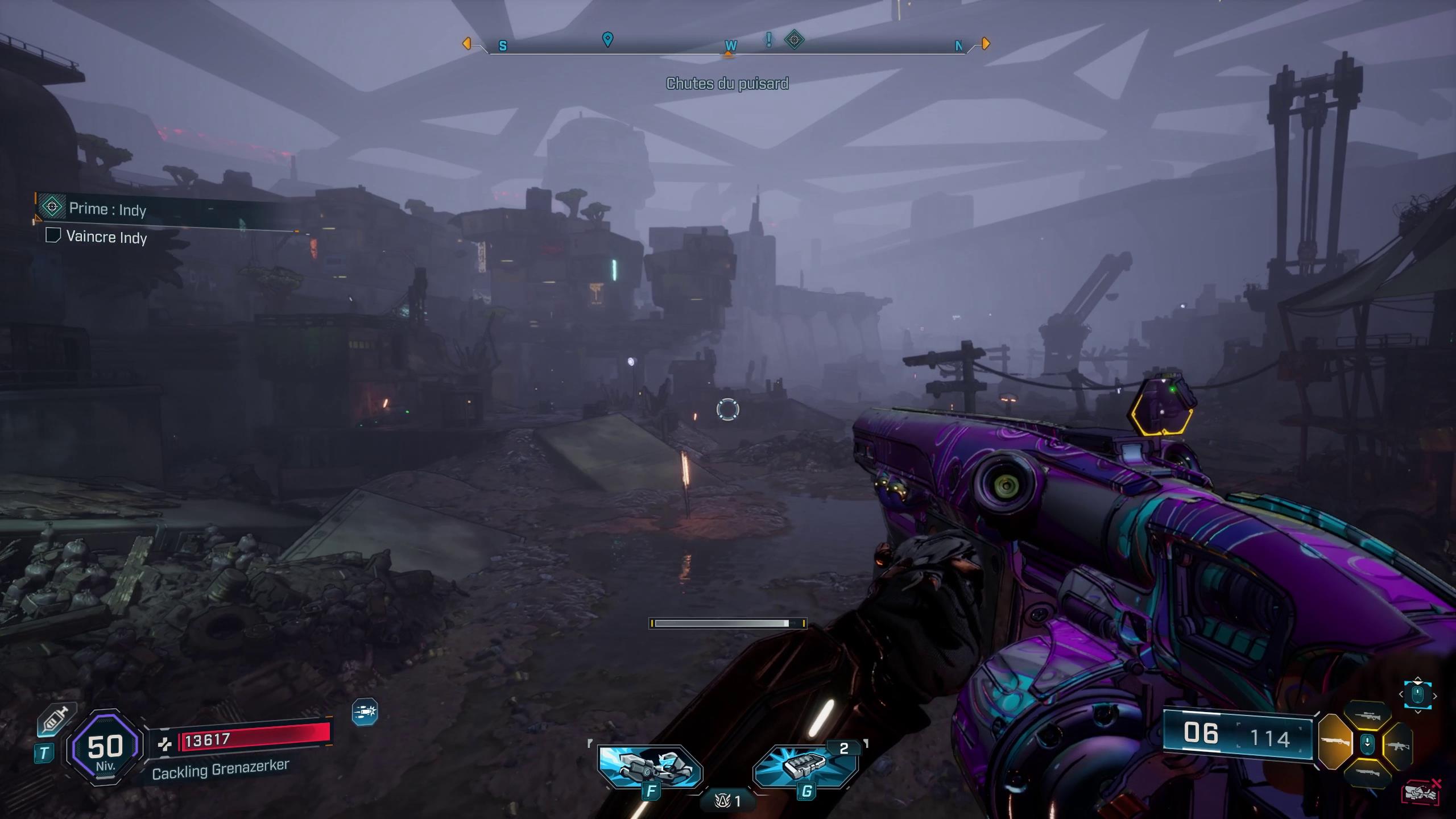The height and width of the screenshot is (819, 1456).
Task: Click the syringe repkit icon
Action: coord(55,722)
